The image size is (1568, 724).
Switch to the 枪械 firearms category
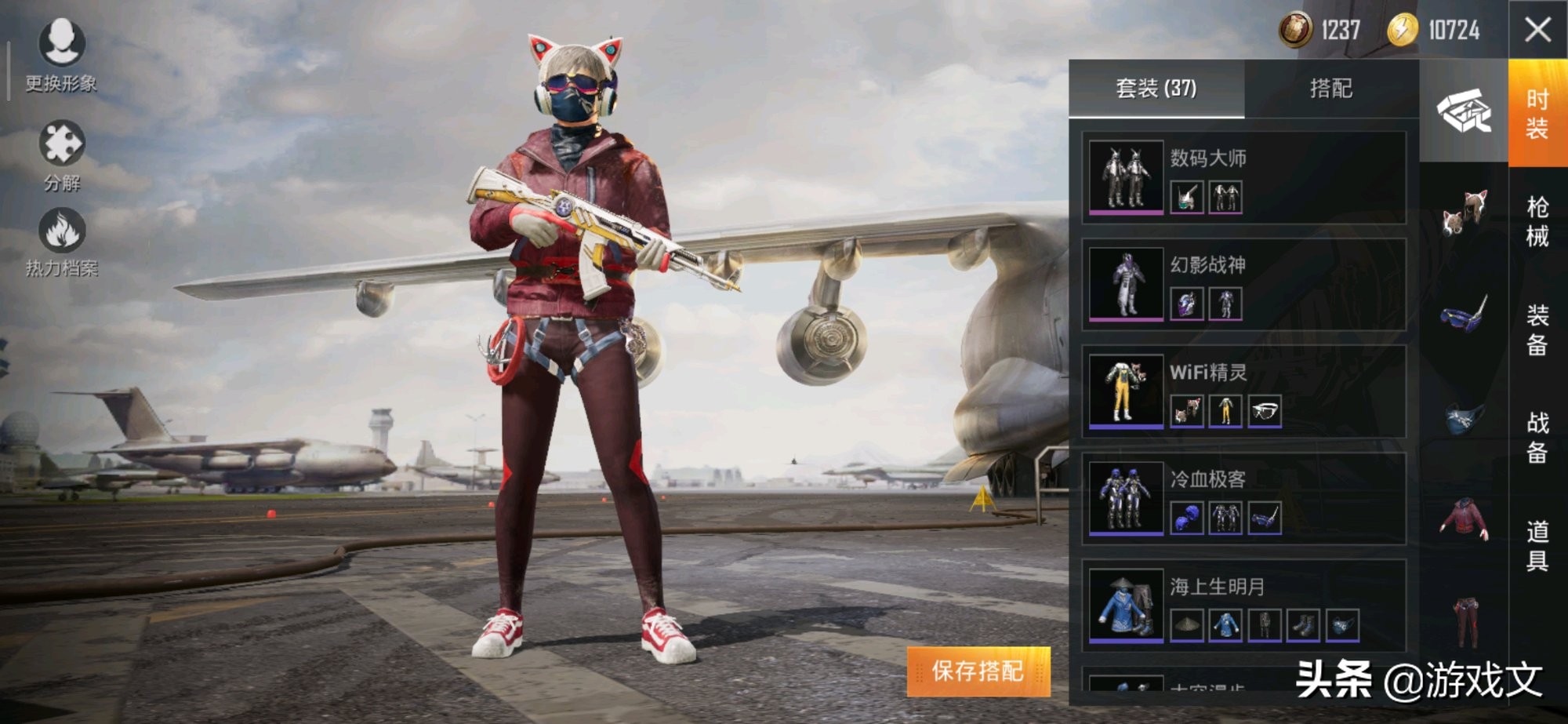point(1537,221)
